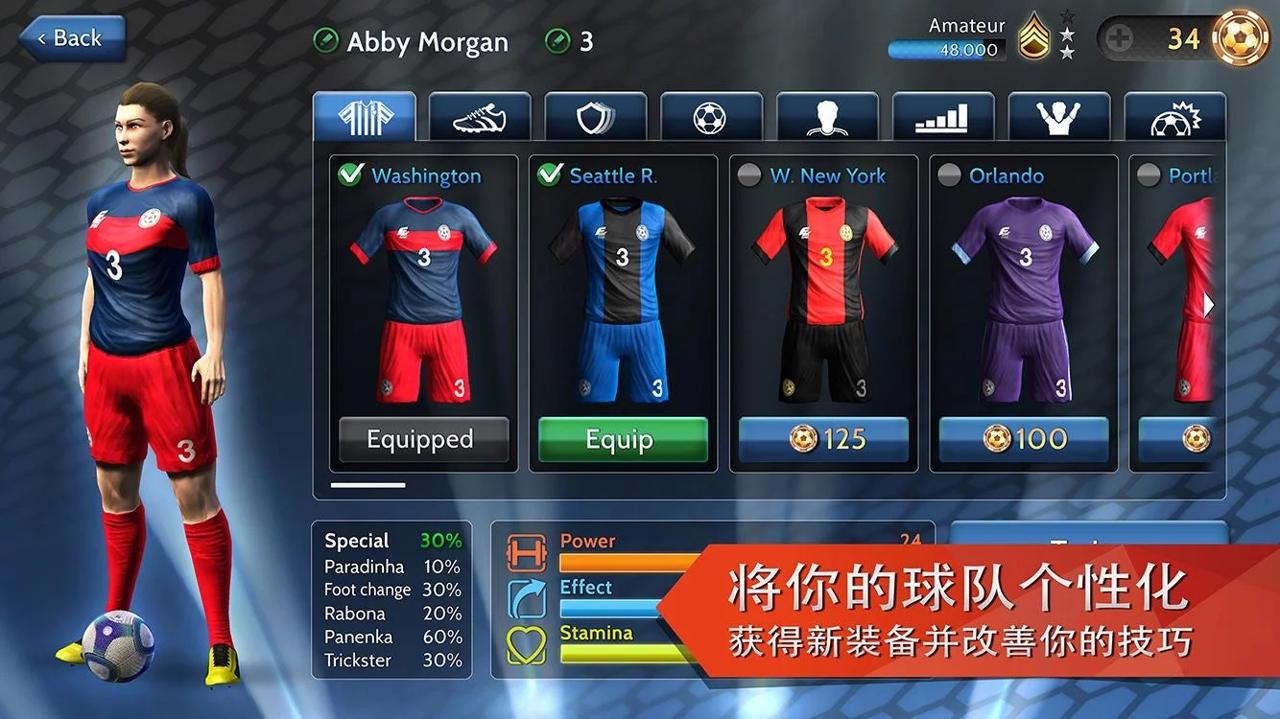Open the celebration pose tab
Screen dimensions: 1280x719
pyautogui.click(x=1058, y=118)
